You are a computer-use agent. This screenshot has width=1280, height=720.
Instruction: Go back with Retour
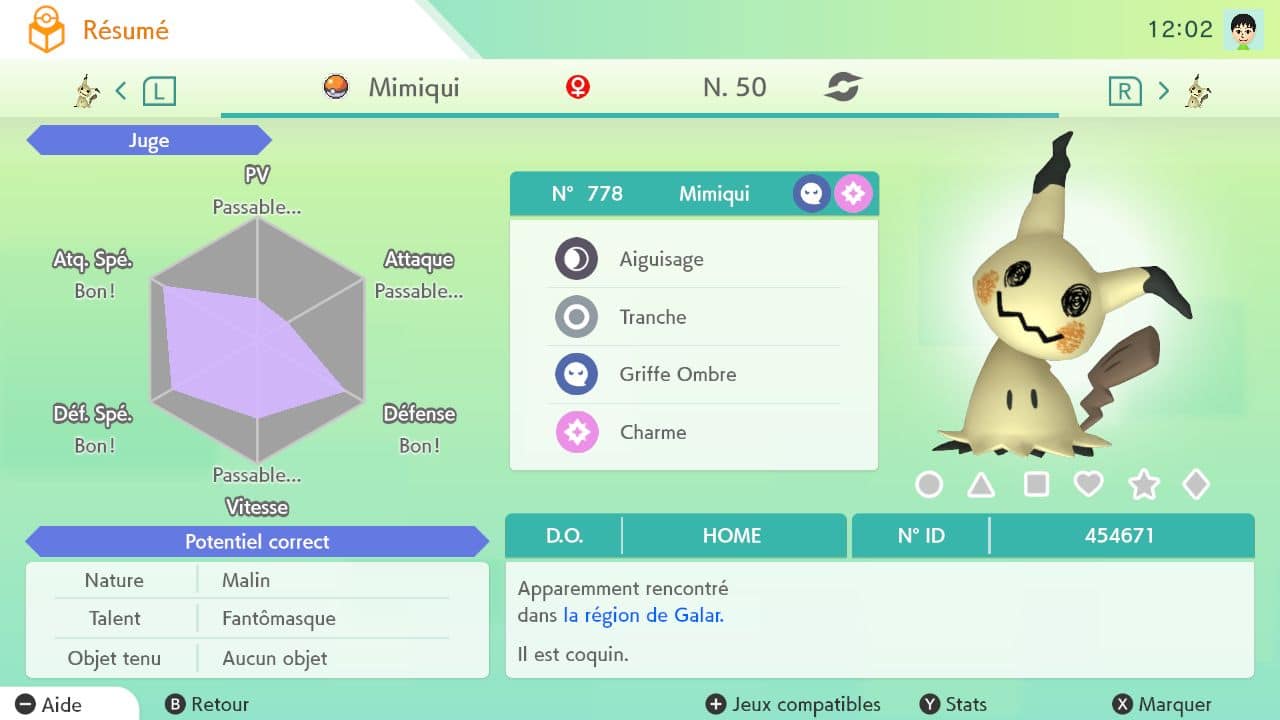coord(208,705)
